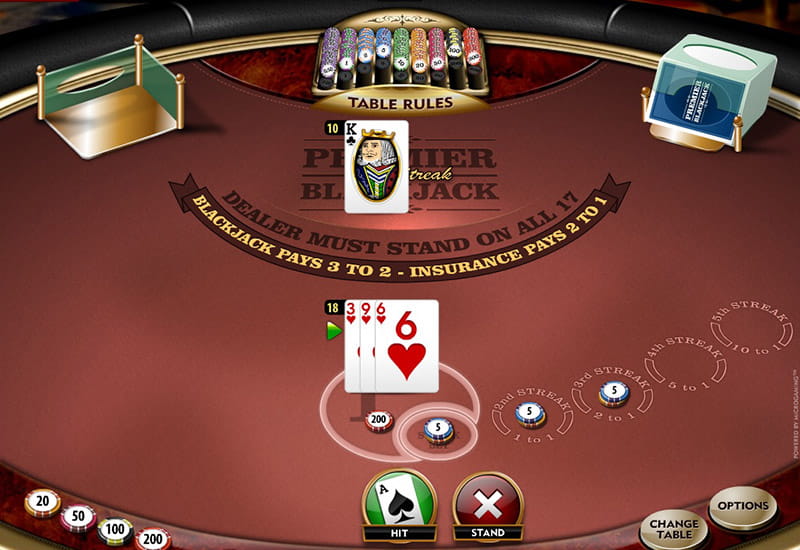Open the Options menu
The image size is (800, 550).
pyautogui.click(x=742, y=507)
